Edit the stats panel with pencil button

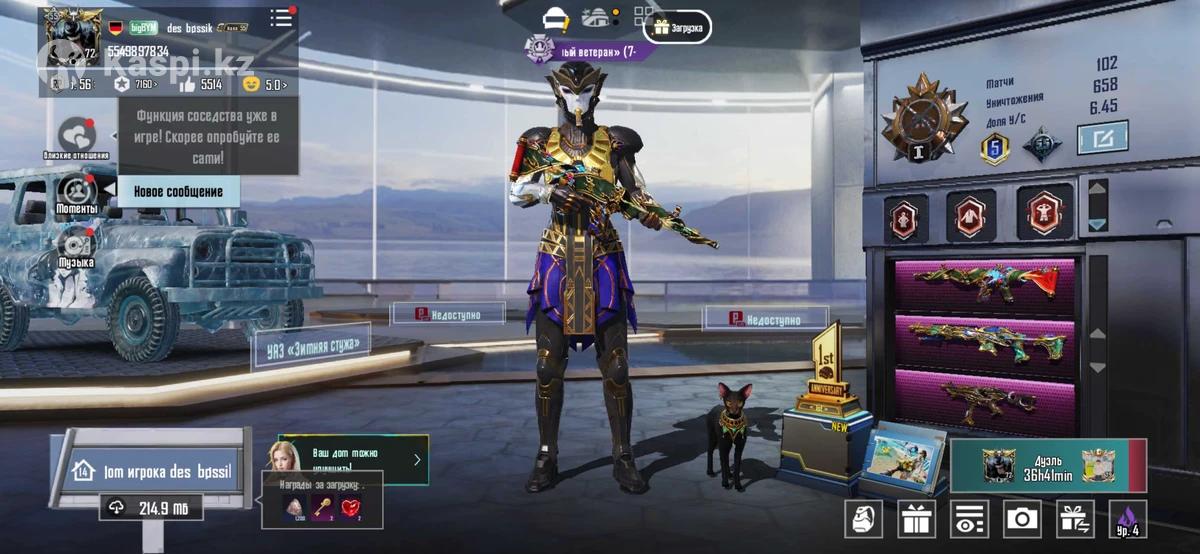[x=1102, y=137]
